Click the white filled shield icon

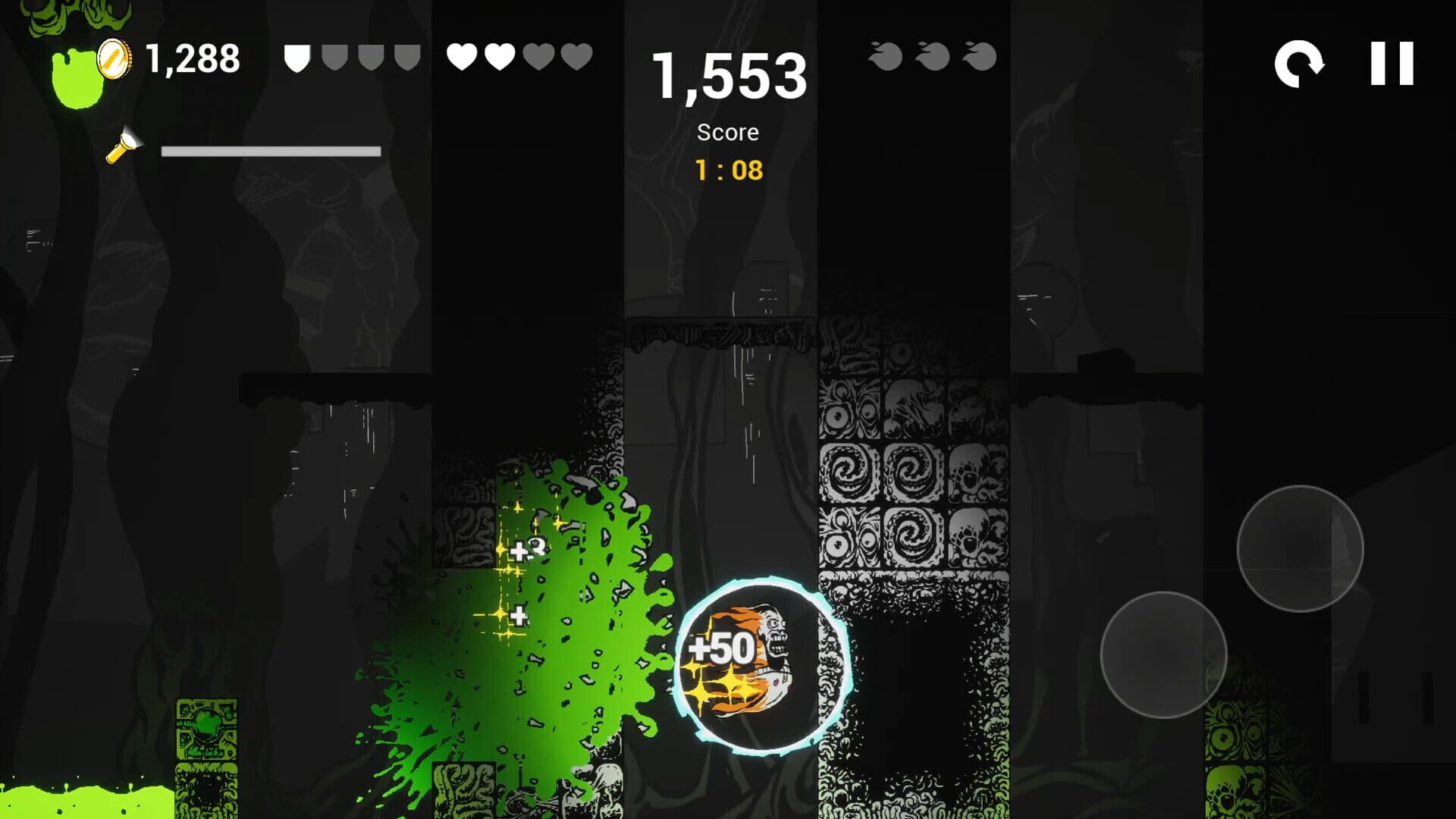296,56
